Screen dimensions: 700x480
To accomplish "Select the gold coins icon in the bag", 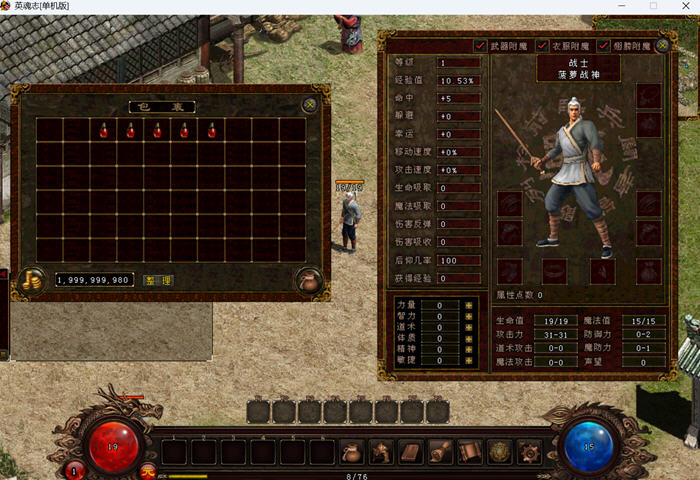I will pyautogui.click(x=30, y=281).
